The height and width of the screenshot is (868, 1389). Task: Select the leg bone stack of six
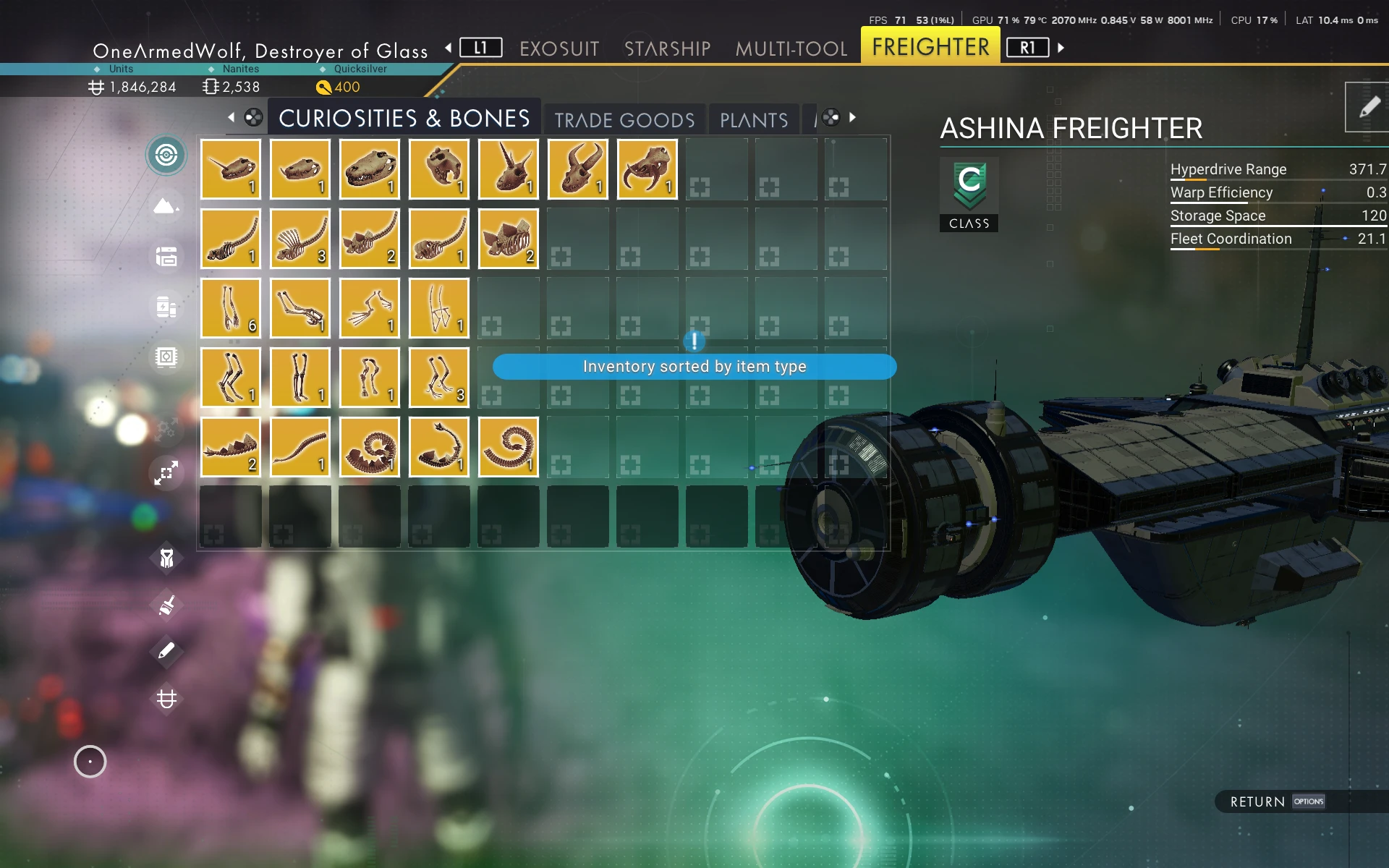231,308
